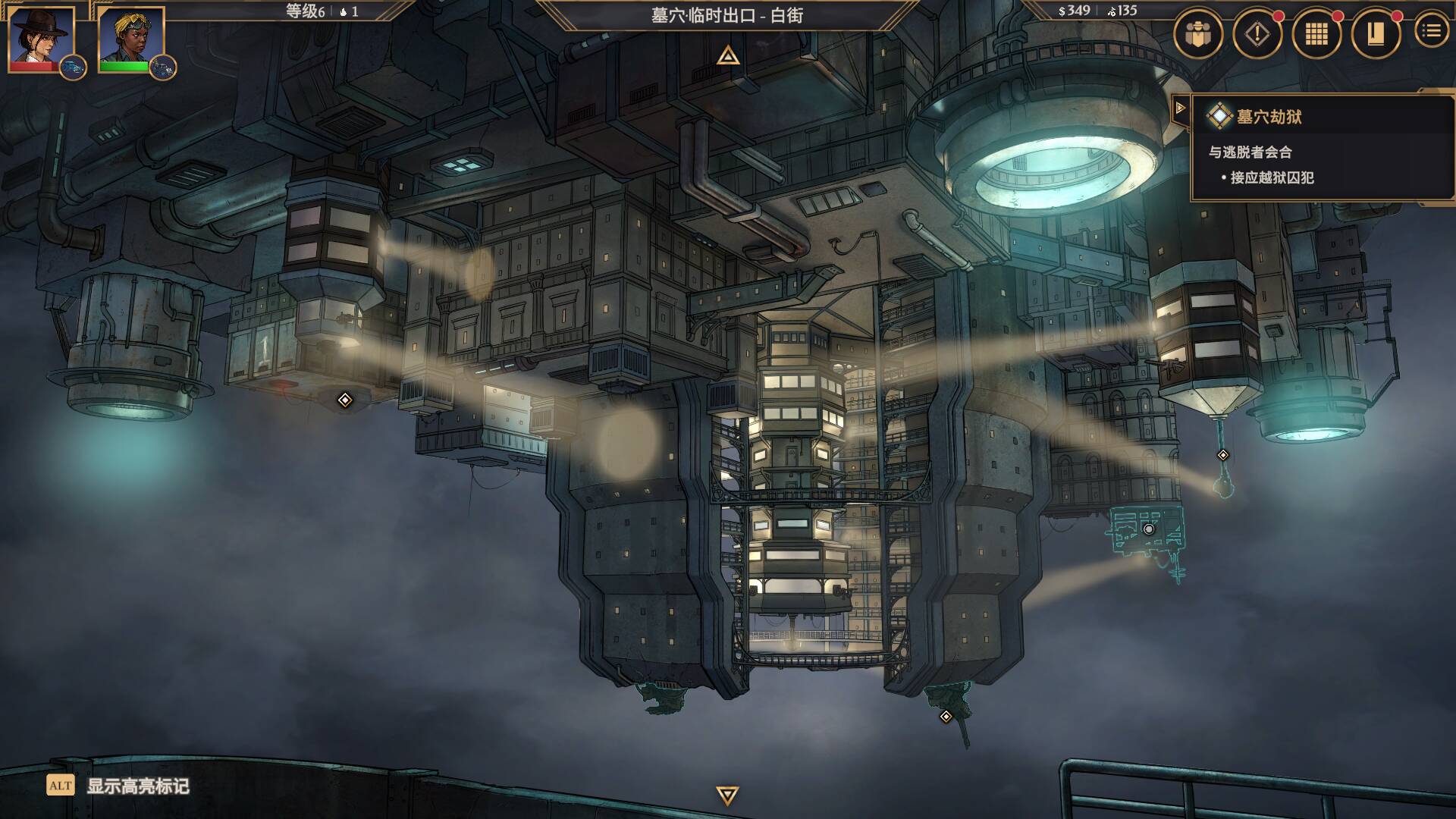Select the 墓穴劫狱 quest tracker entry

pyautogui.click(x=1269, y=117)
